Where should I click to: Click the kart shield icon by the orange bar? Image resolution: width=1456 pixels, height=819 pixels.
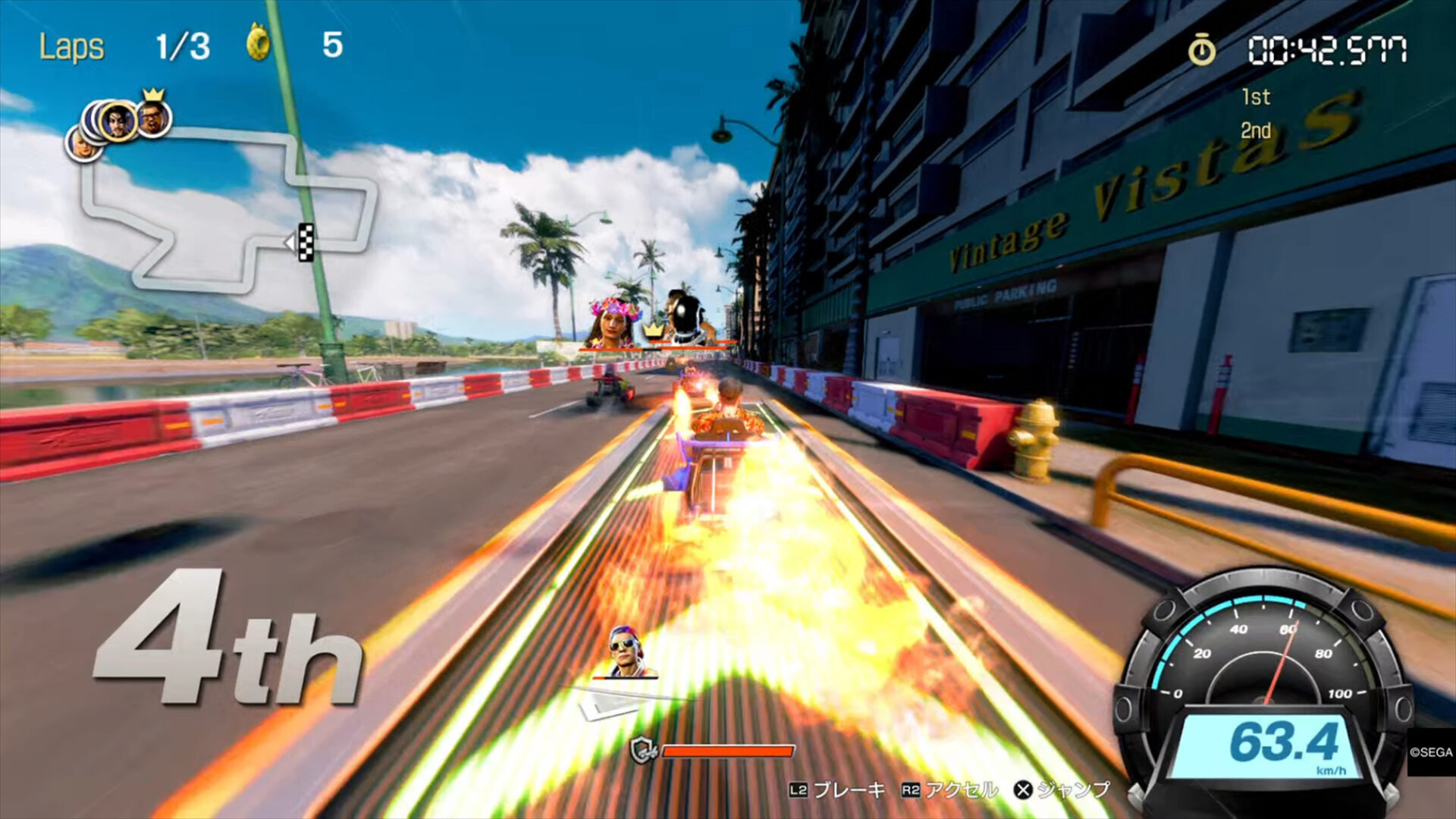pos(643,751)
